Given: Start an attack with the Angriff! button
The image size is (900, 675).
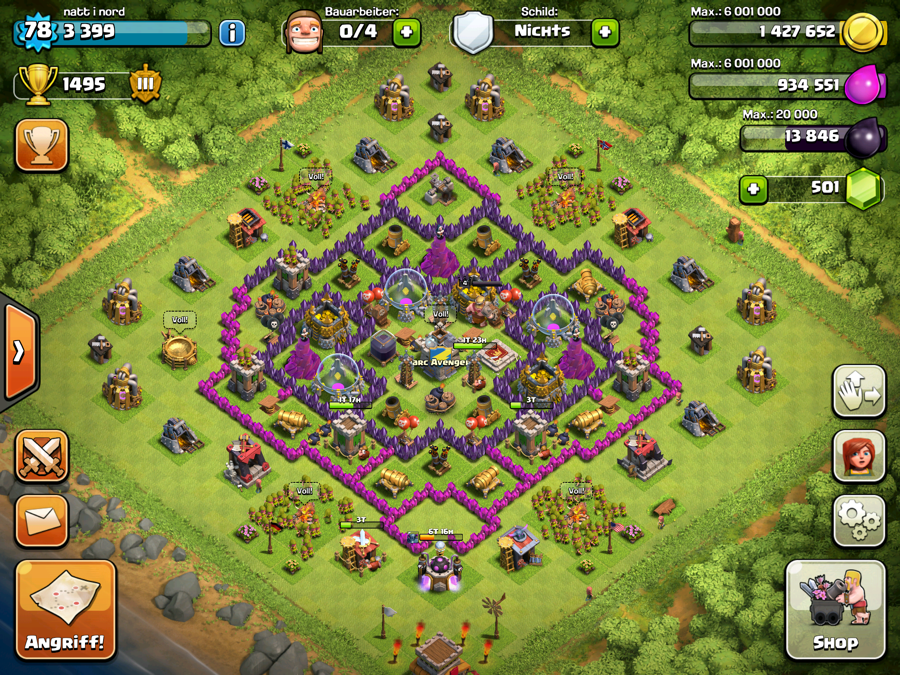Looking at the screenshot, I should click(65, 609).
